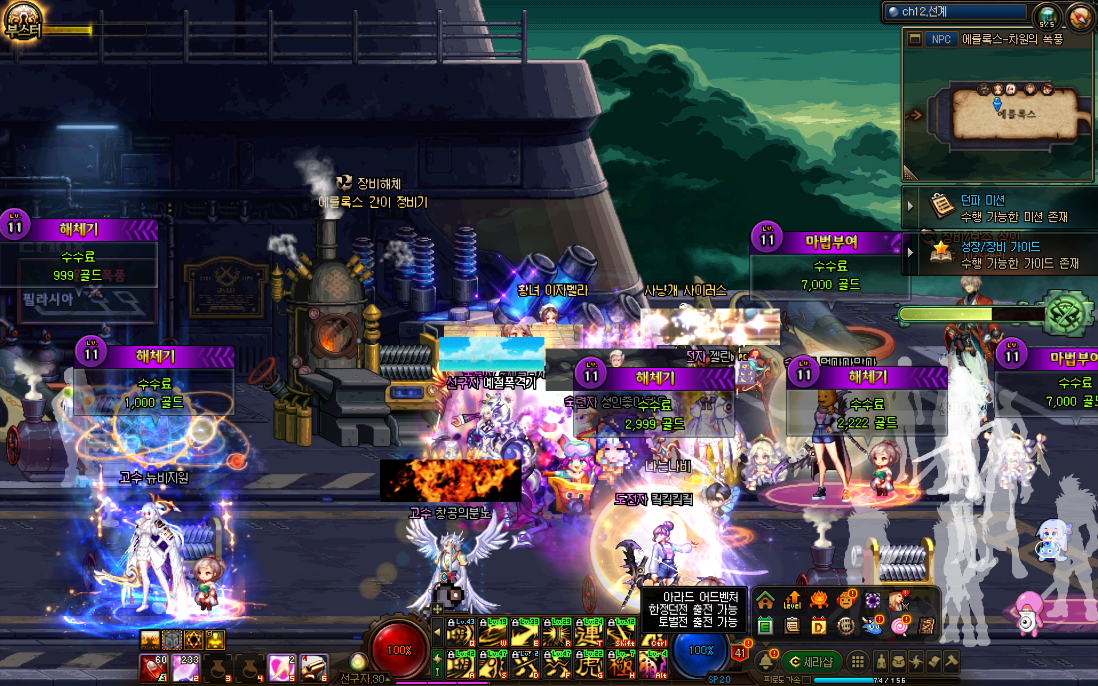Open the hammer icon in the bottom menu
Viewport: 1098px width, 686px height.
(951, 661)
